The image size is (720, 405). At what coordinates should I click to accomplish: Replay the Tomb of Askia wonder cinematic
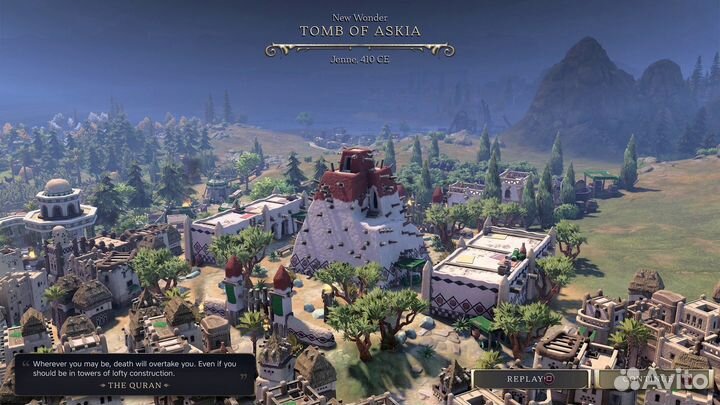[x=530, y=379]
